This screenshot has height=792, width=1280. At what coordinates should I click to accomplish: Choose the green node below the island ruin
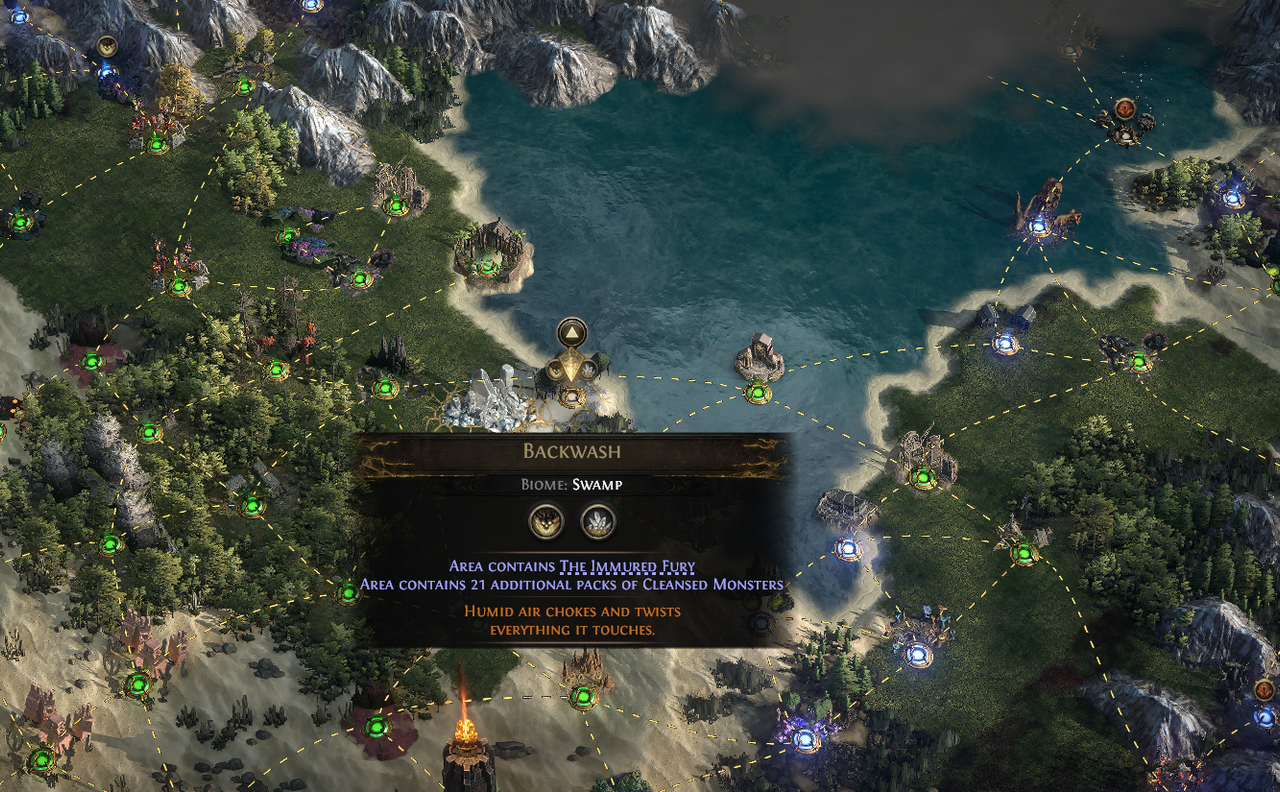[758, 393]
